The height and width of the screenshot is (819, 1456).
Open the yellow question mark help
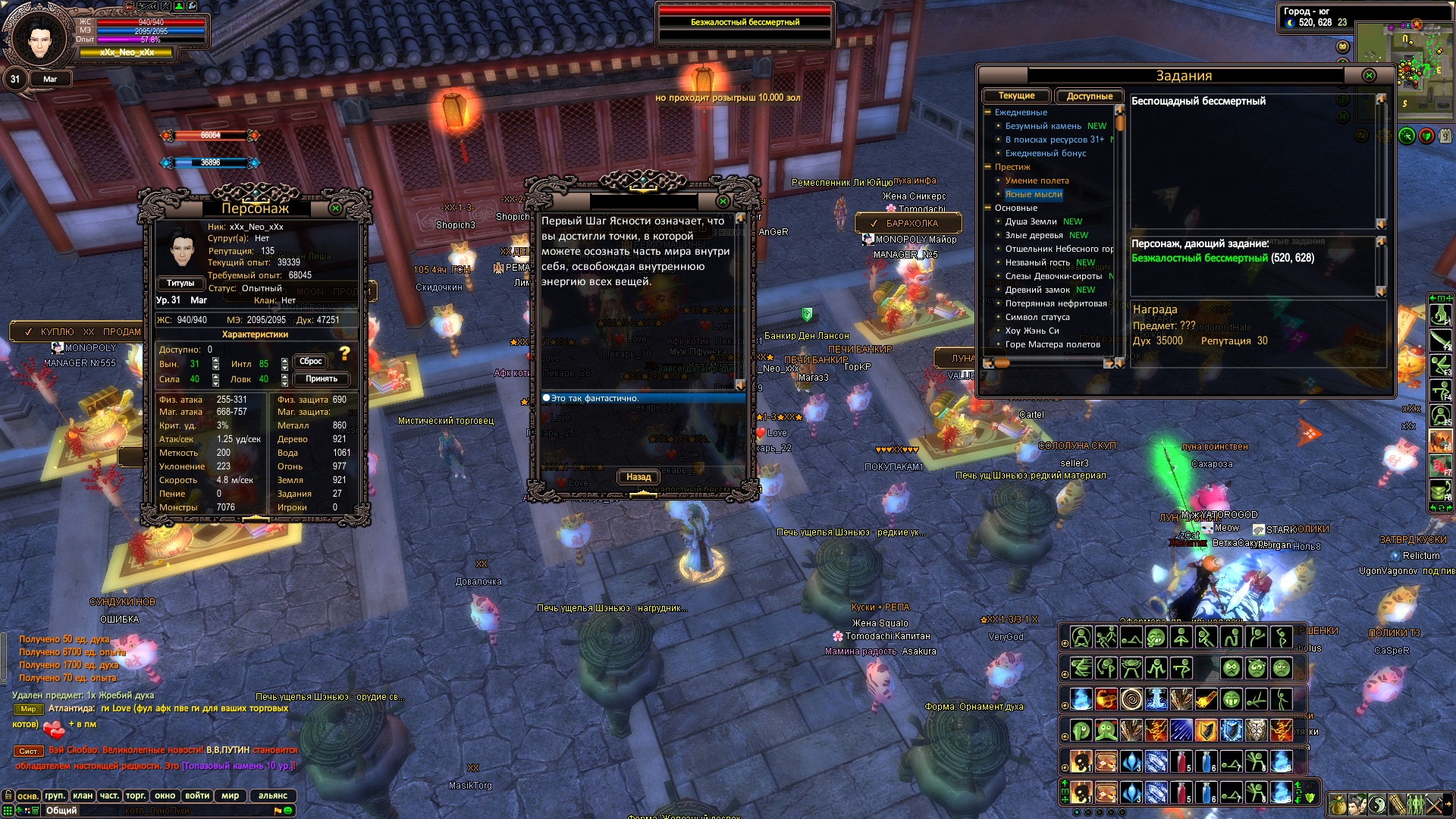coord(345,353)
